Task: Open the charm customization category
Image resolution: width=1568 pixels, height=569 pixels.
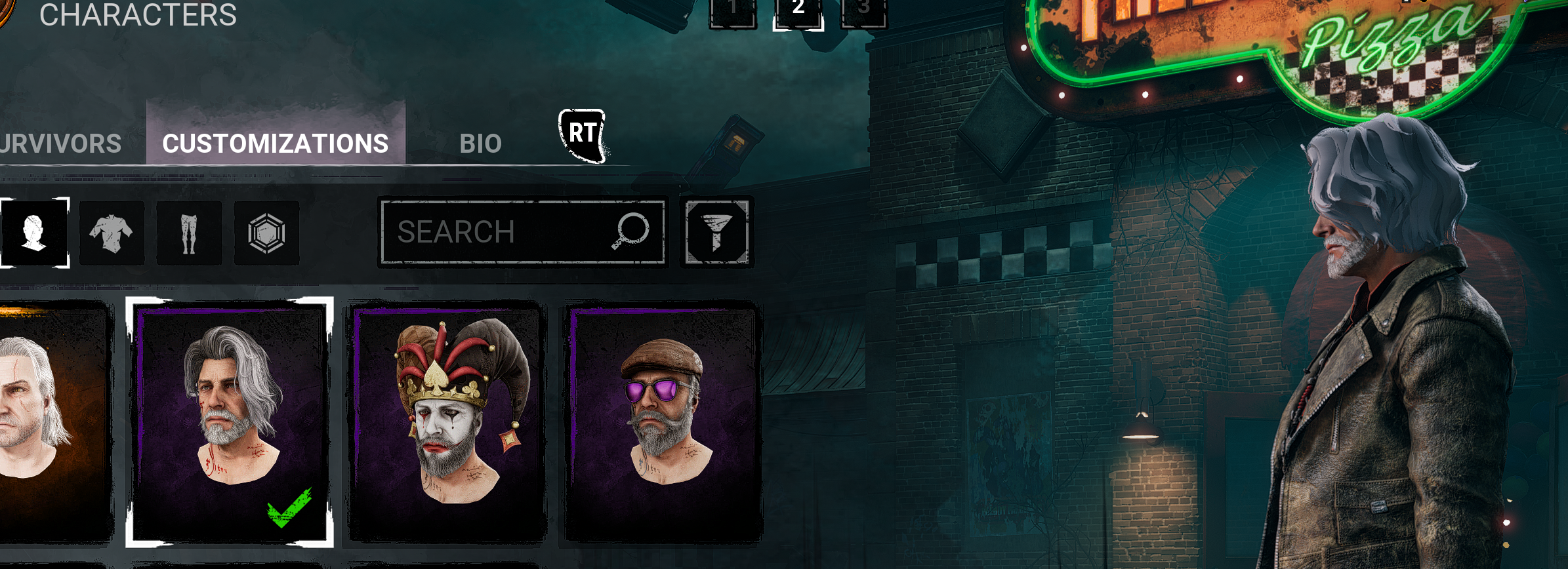Action: coord(266,233)
